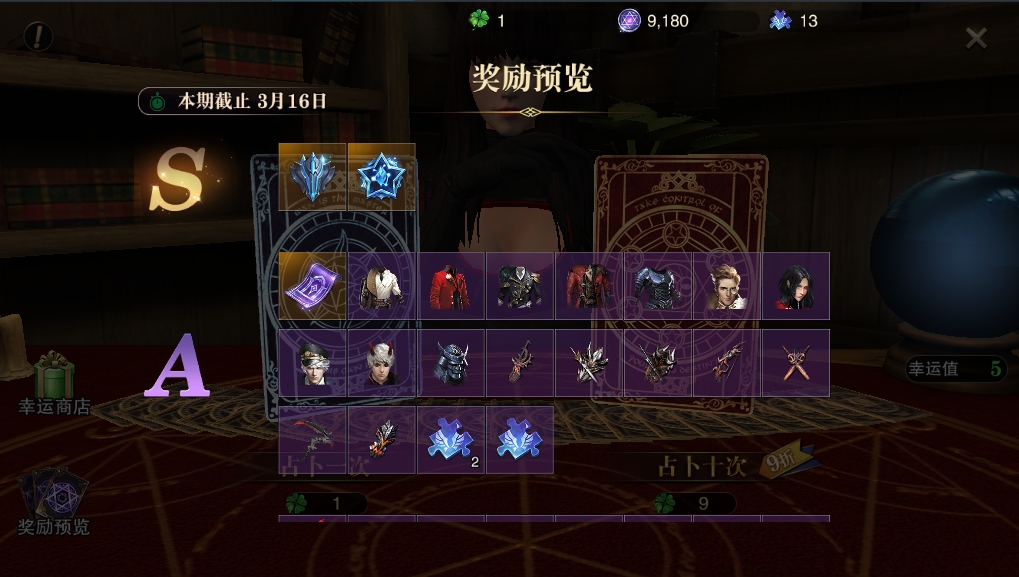This screenshot has height=577, width=1019.
Task: Select the S-tier blue crest emblem reward
Action: (x=312, y=177)
